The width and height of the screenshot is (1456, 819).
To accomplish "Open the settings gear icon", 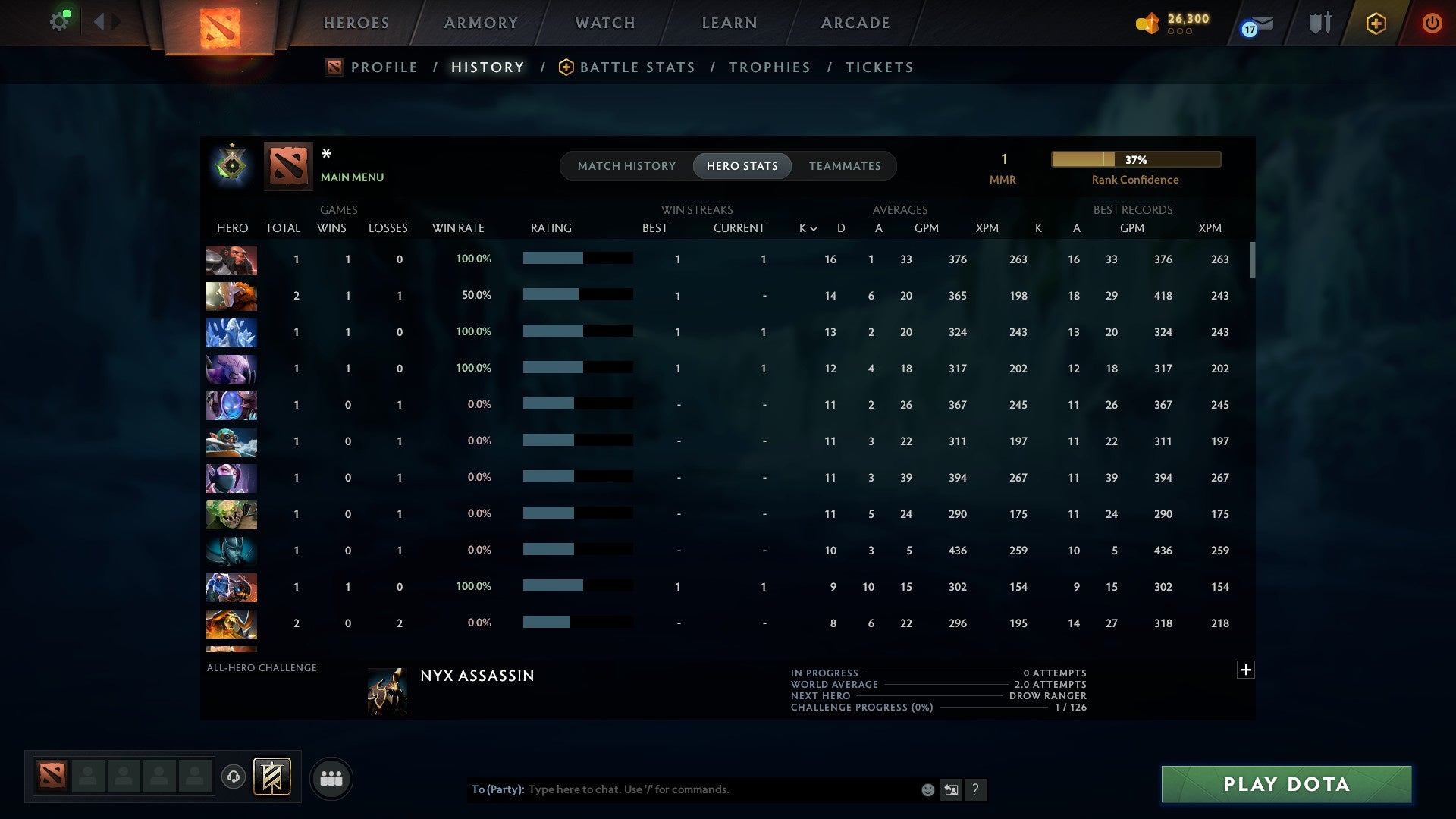I will click(60, 20).
